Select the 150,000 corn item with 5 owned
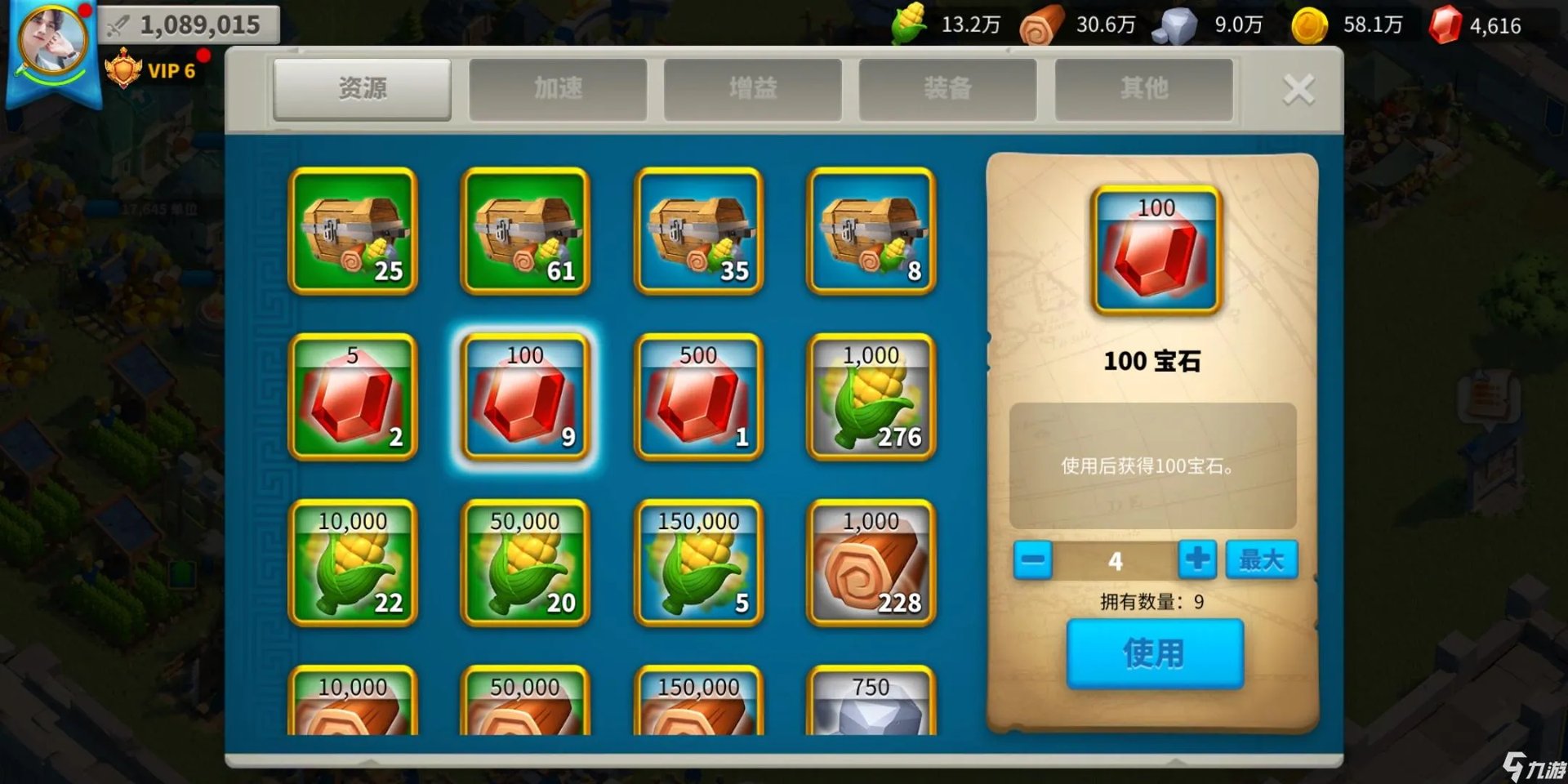Image resolution: width=1568 pixels, height=784 pixels. tap(698, 563)
